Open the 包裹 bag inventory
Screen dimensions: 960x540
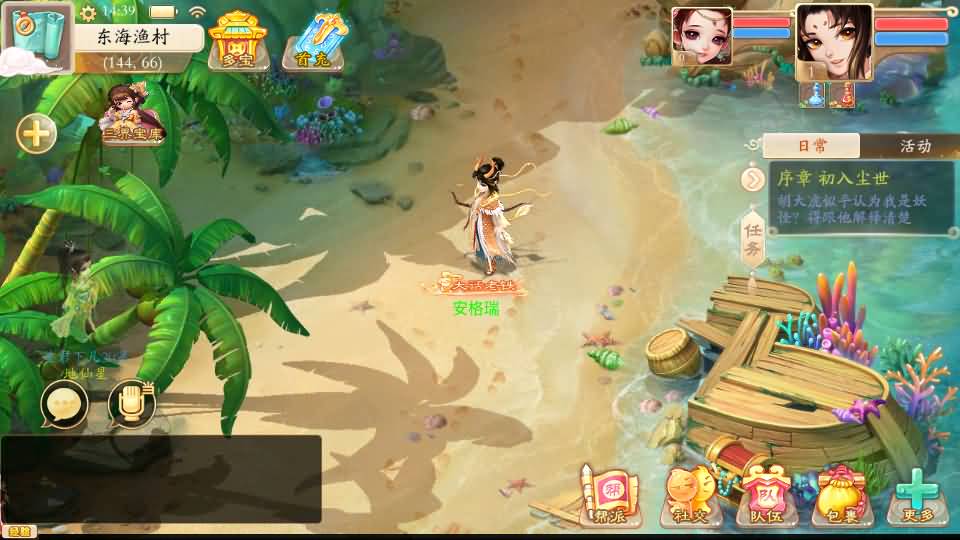click(x=840, y=497)
